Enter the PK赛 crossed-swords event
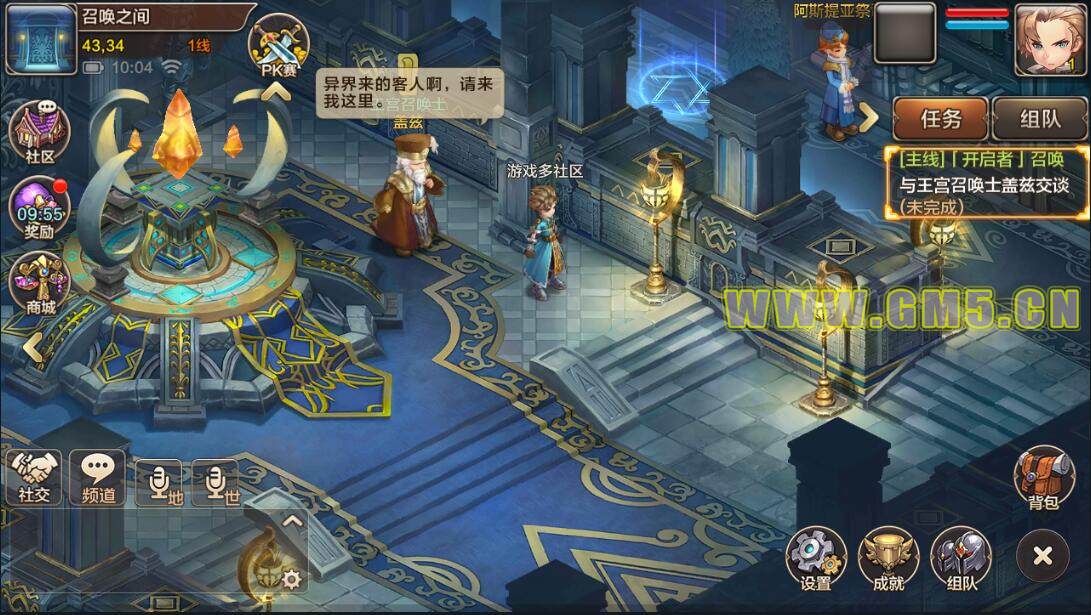Screen dimensions: 1091x615 tap(278, 48)
